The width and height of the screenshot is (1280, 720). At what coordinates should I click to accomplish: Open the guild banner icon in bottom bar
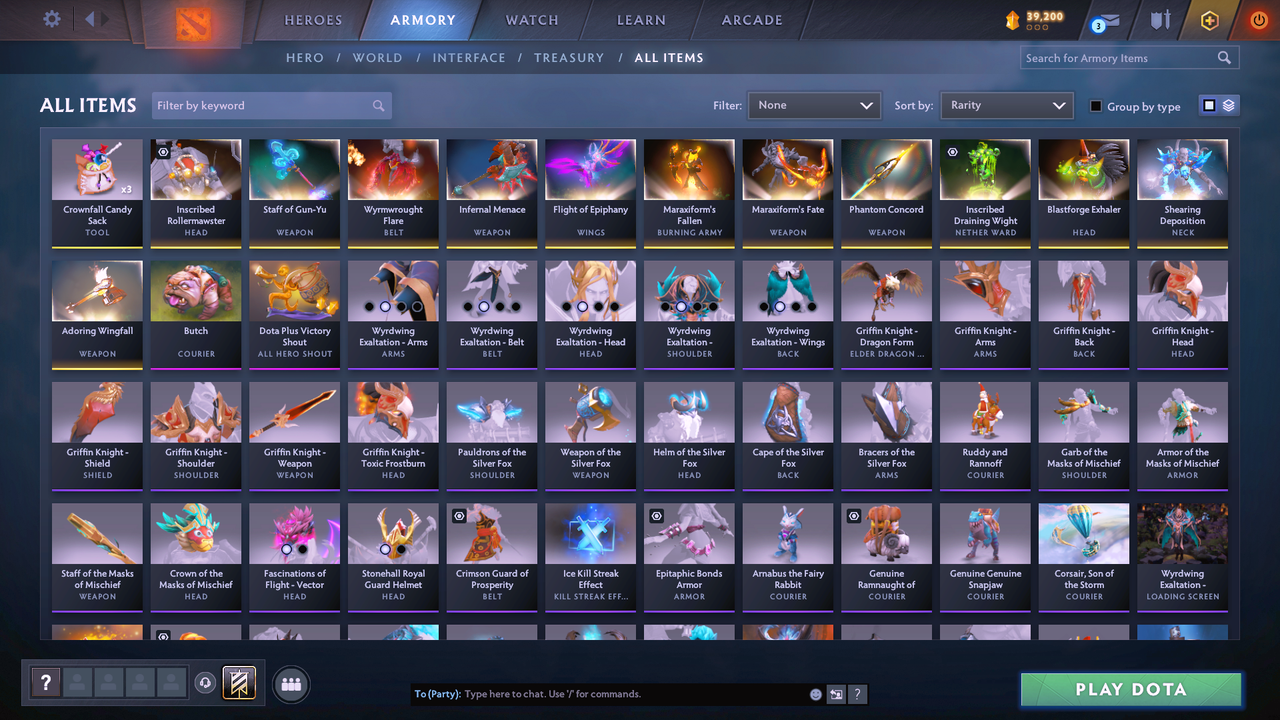coord(240,683)
